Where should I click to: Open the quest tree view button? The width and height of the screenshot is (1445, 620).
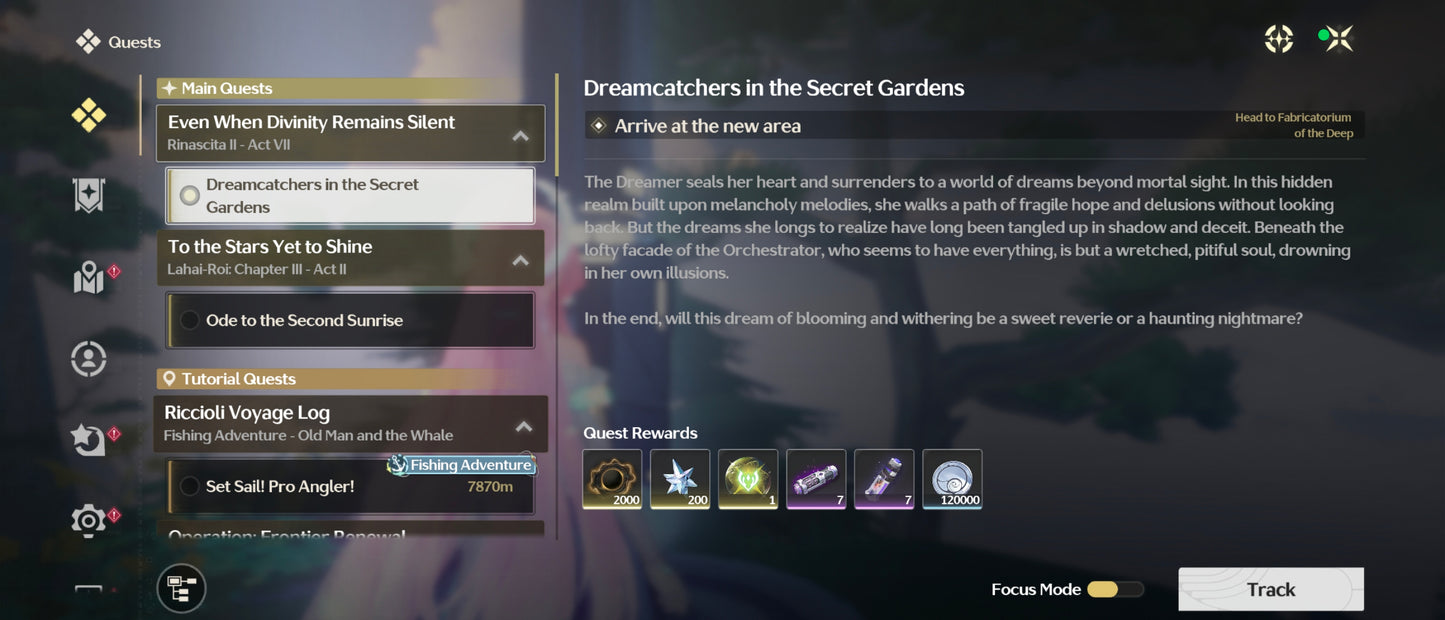[181, 588]
